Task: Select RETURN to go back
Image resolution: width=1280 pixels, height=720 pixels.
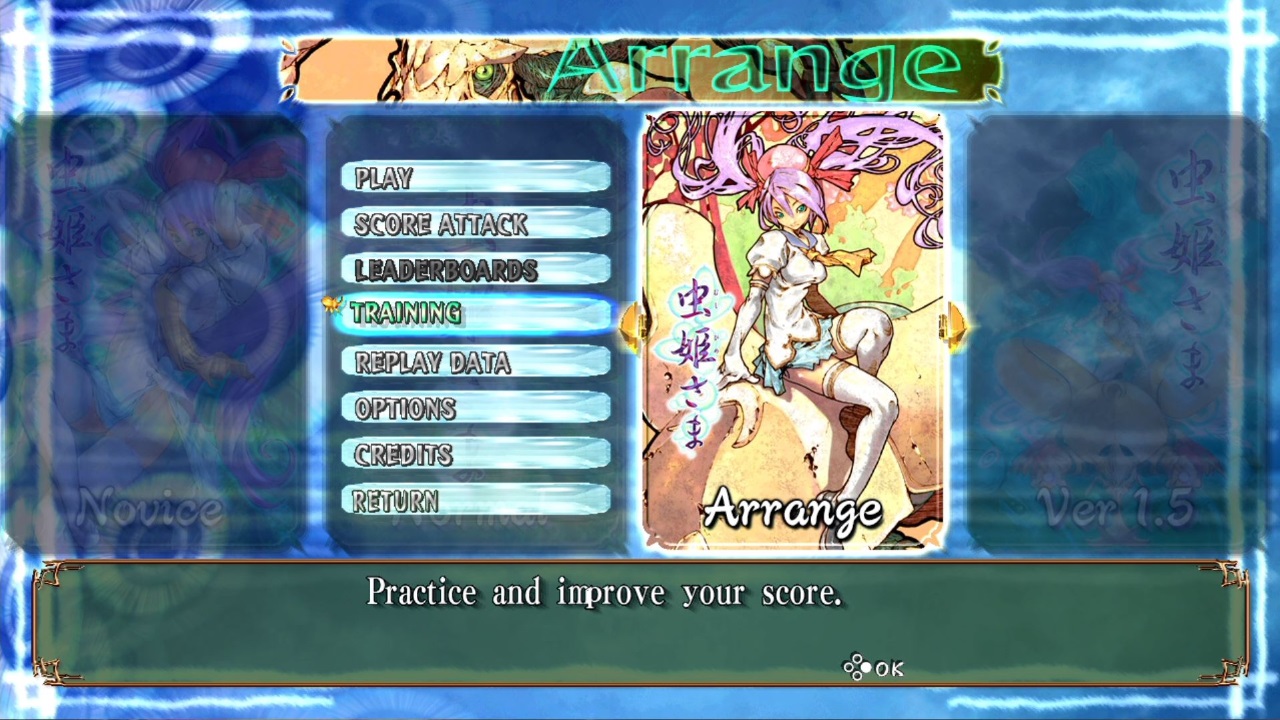Action: point(476,500)
